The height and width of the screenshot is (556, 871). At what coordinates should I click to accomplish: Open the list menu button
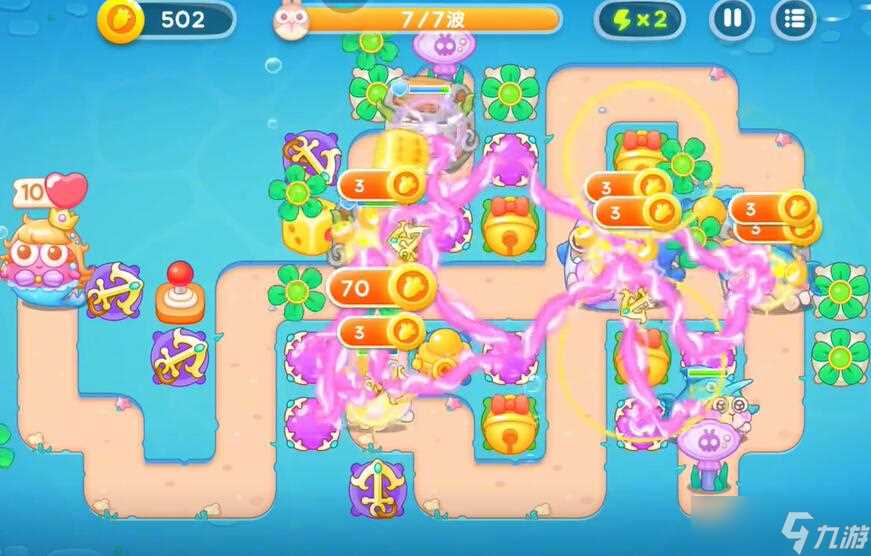click(x=794, y=19)
